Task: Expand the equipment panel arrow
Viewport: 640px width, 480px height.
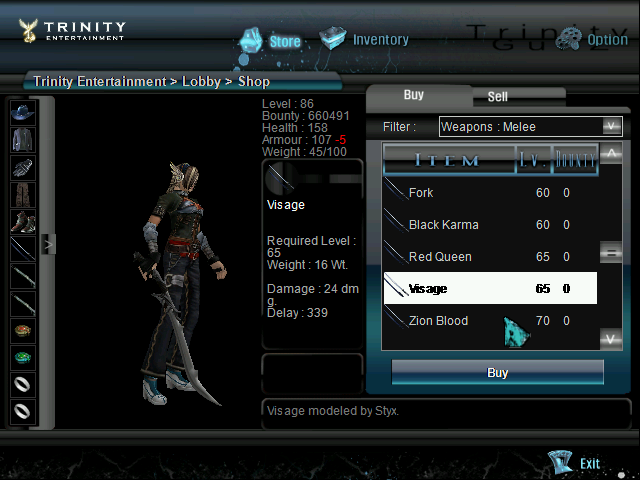Action: pyautogui.click(x=46, y=243)
